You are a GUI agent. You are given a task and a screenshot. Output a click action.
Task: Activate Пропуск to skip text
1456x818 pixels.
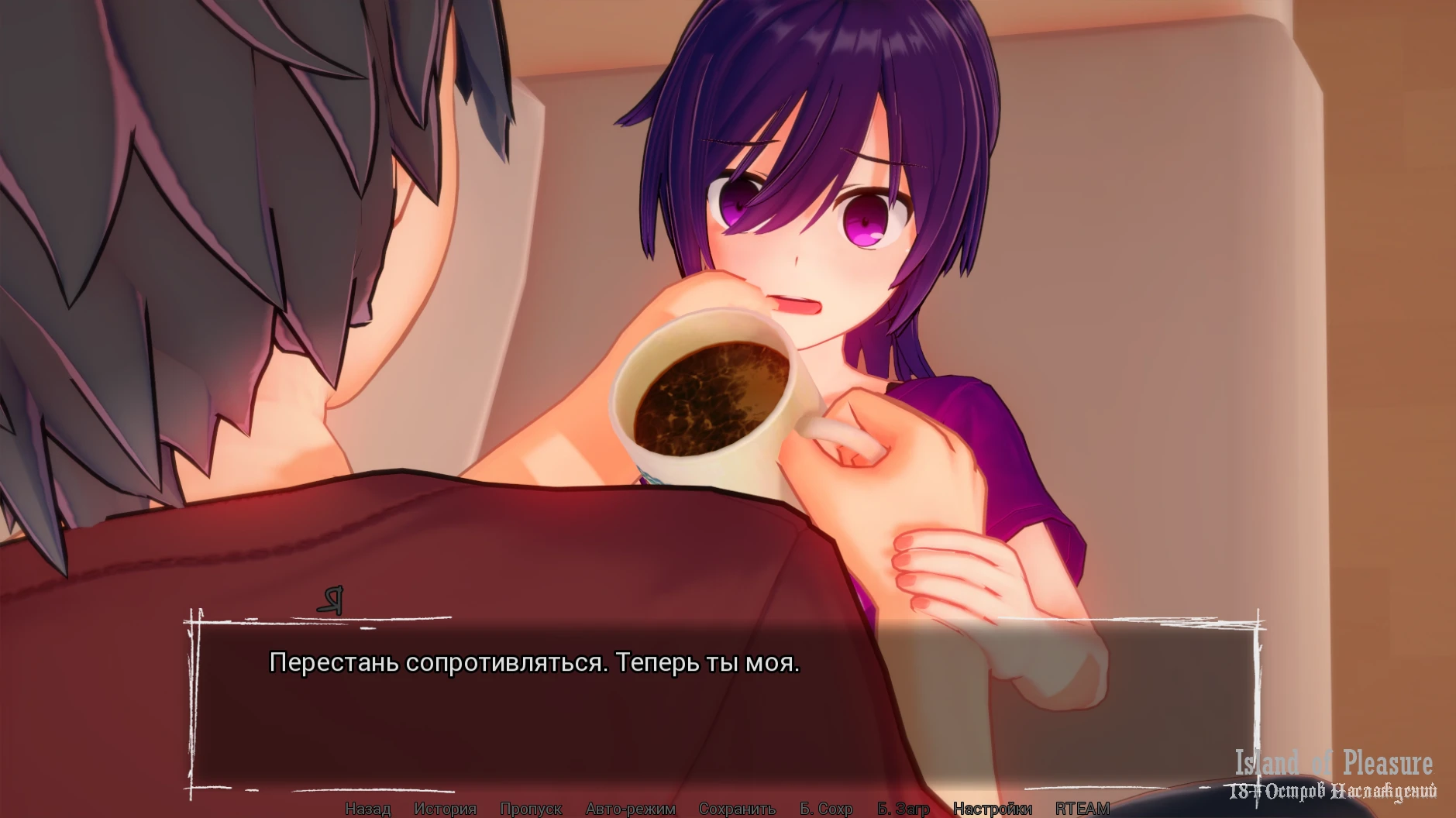tap(531, 809)
